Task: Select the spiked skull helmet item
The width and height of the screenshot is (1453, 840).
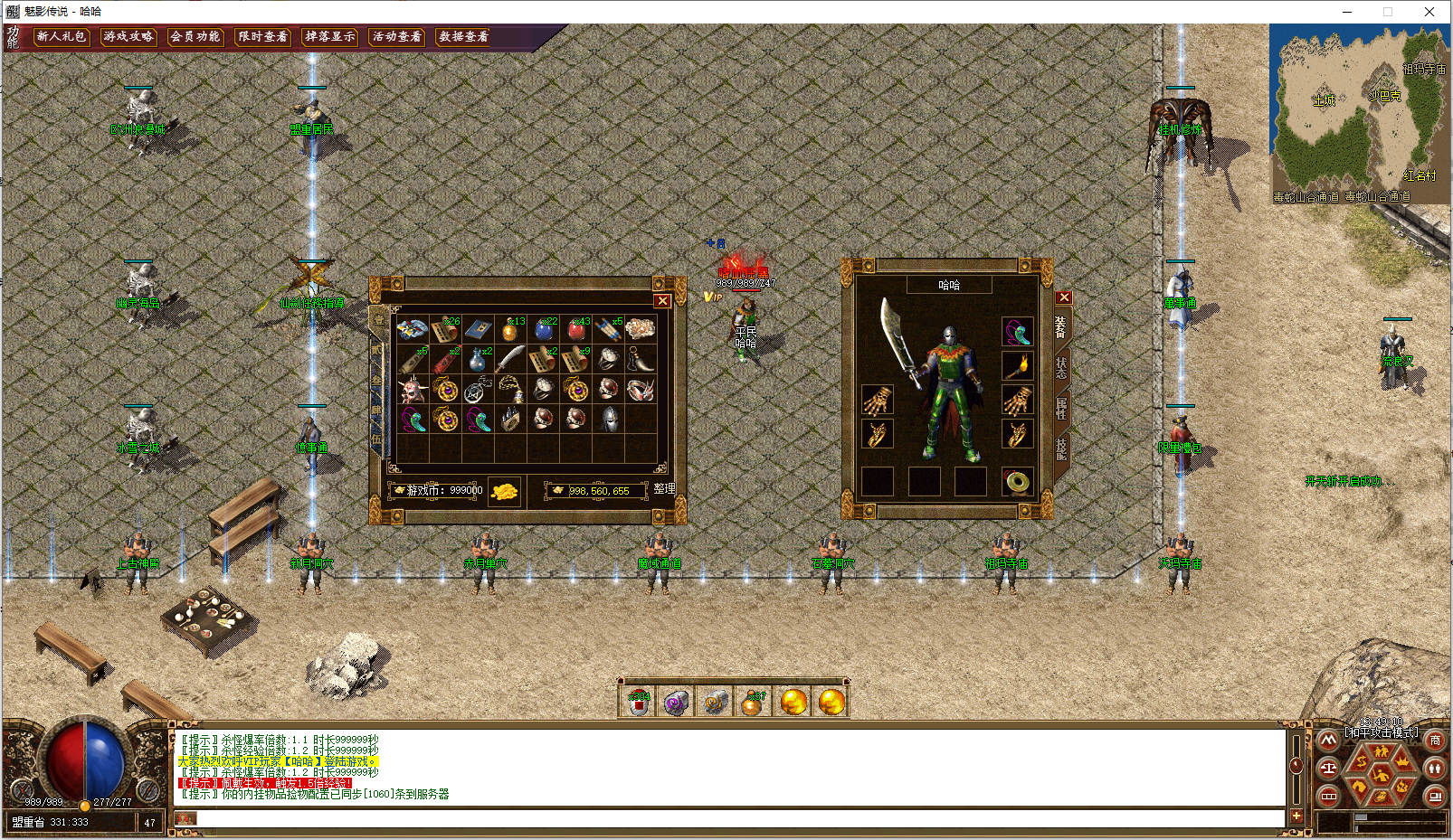Action: [413, 391]
